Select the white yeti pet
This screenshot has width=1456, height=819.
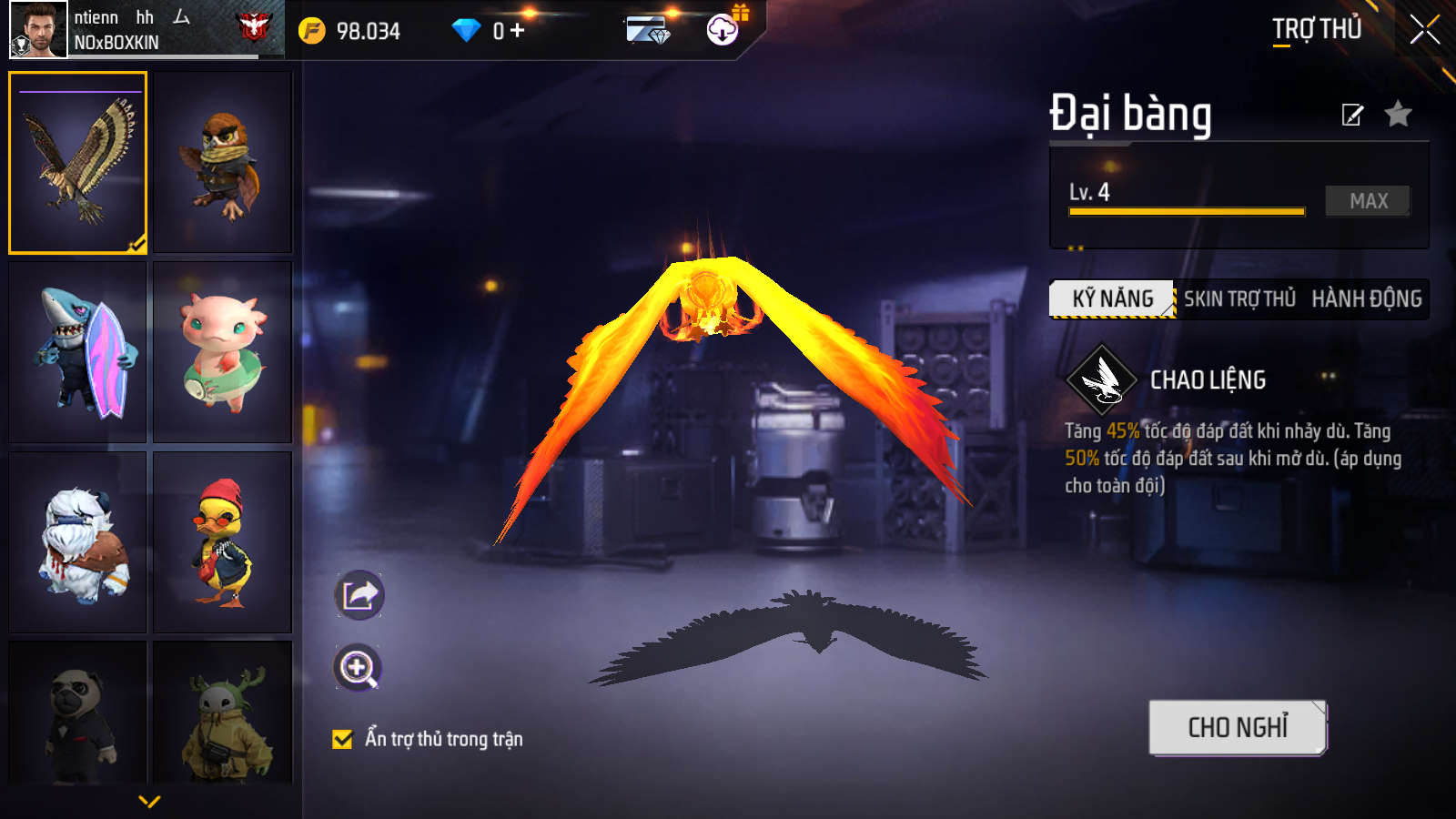78,542
